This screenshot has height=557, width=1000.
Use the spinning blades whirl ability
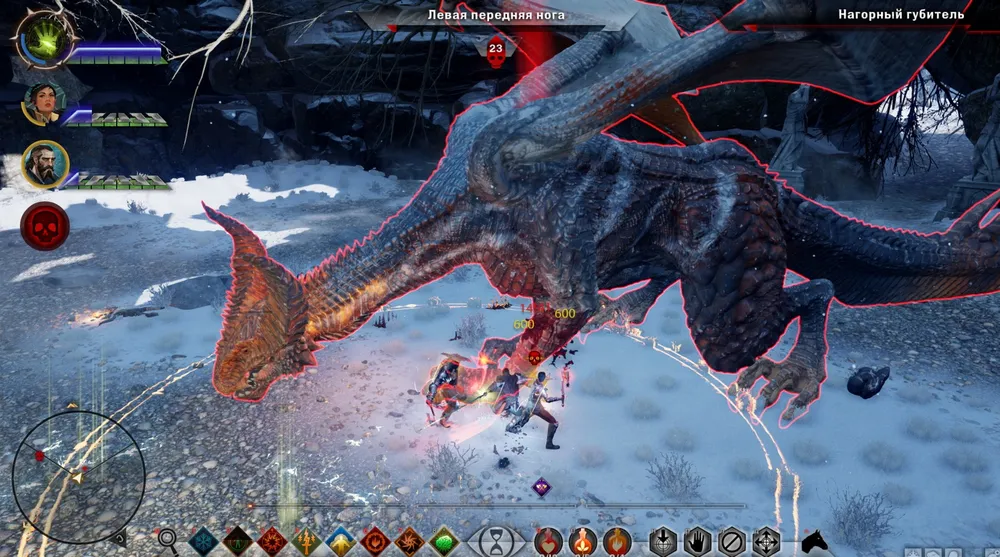point(410,542)
